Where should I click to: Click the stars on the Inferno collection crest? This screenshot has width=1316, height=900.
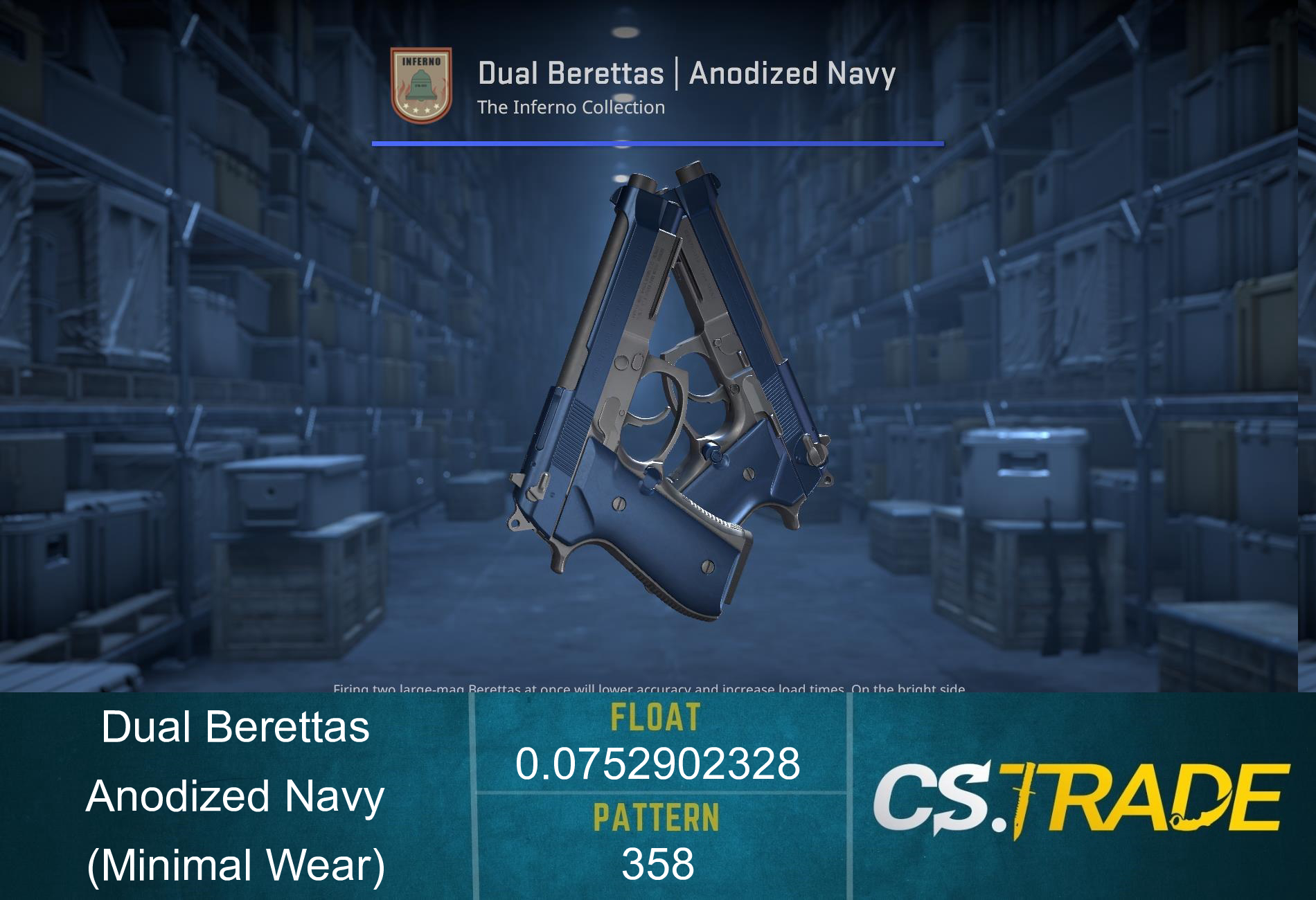(x=420, y=107)
